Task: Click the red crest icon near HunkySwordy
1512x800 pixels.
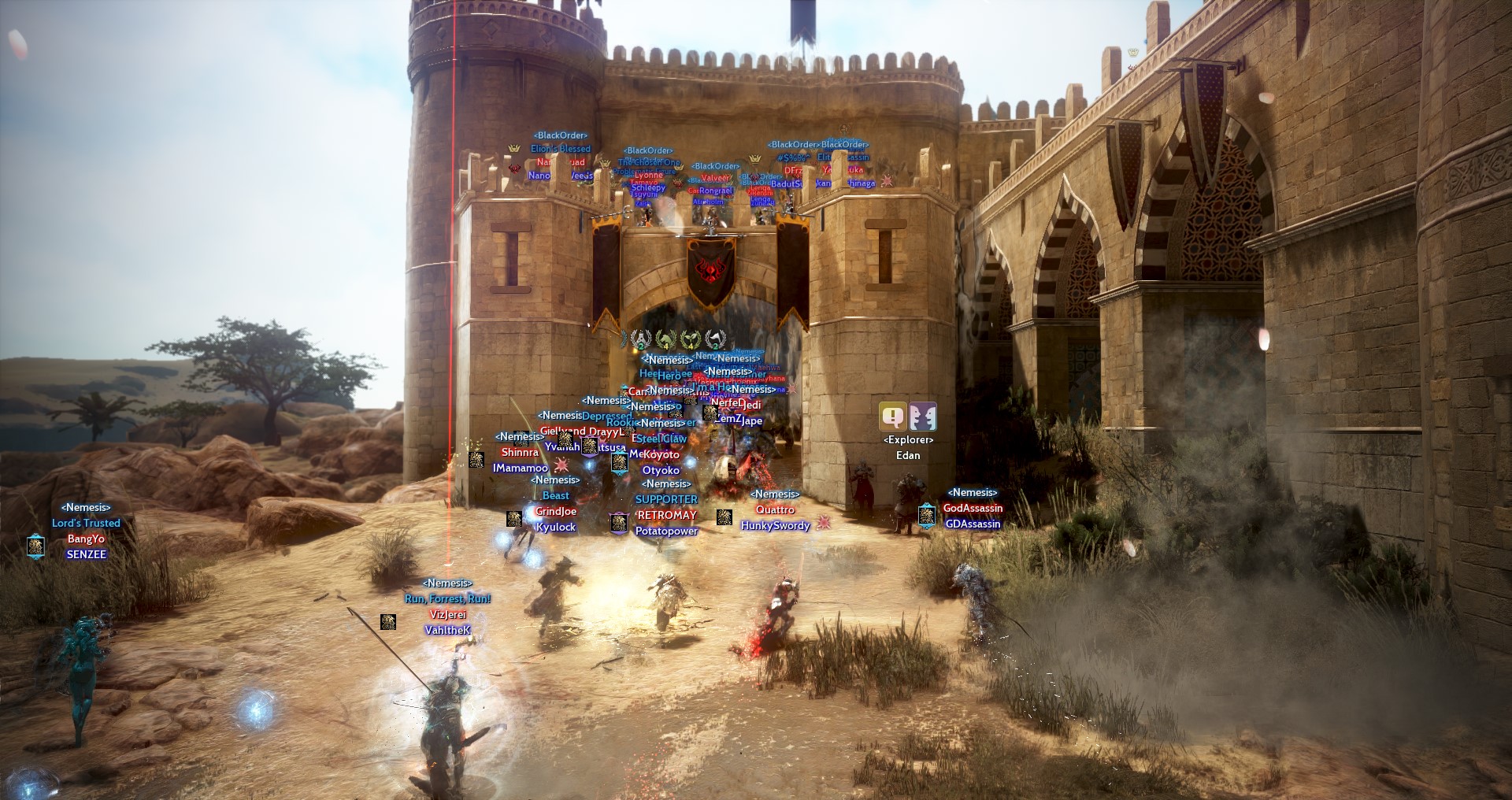Action: coord(824,522)
